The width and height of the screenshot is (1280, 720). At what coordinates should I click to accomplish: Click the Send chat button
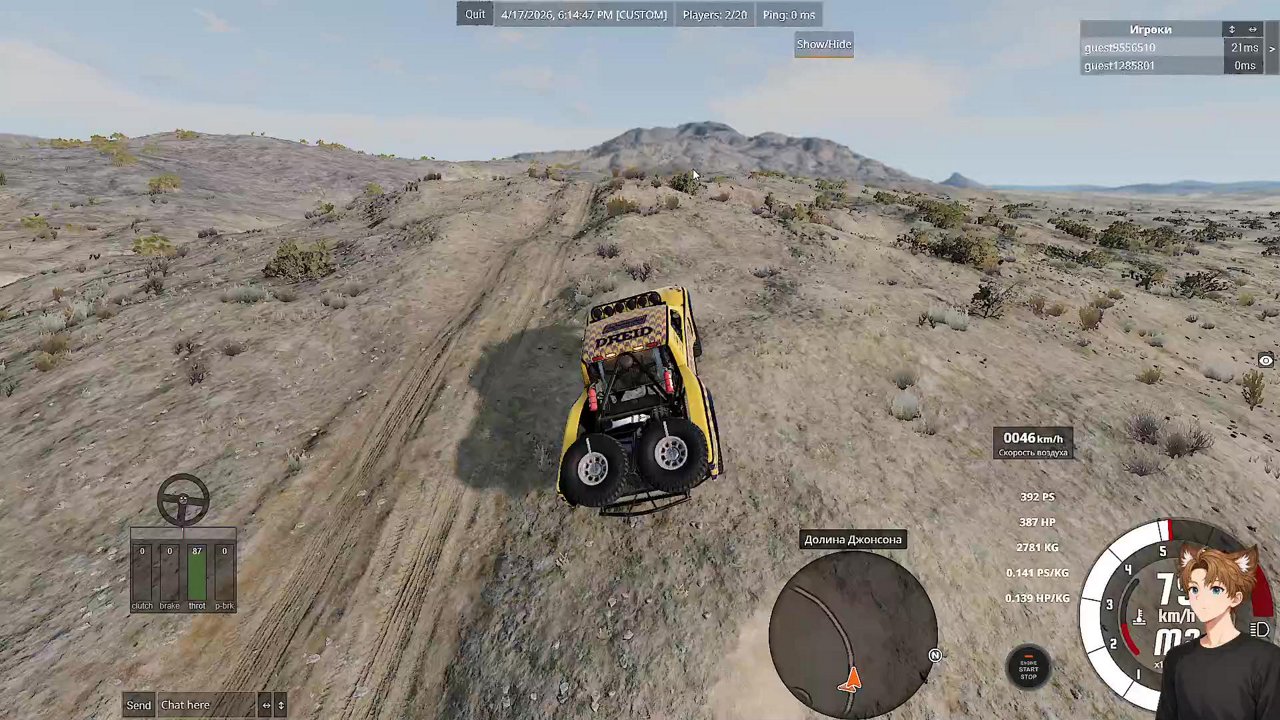138,705
